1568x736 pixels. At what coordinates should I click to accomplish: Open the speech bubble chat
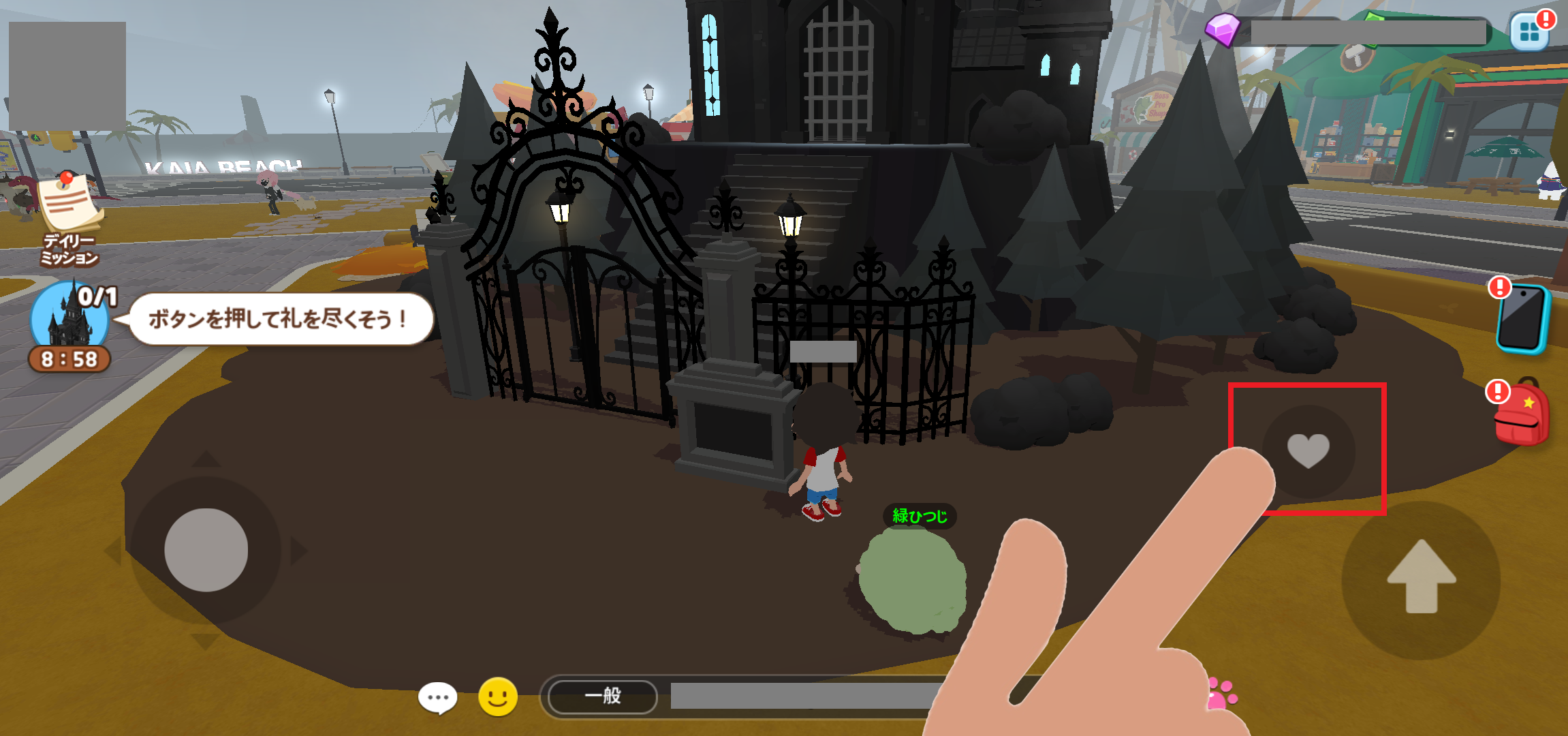pos(438,697)
